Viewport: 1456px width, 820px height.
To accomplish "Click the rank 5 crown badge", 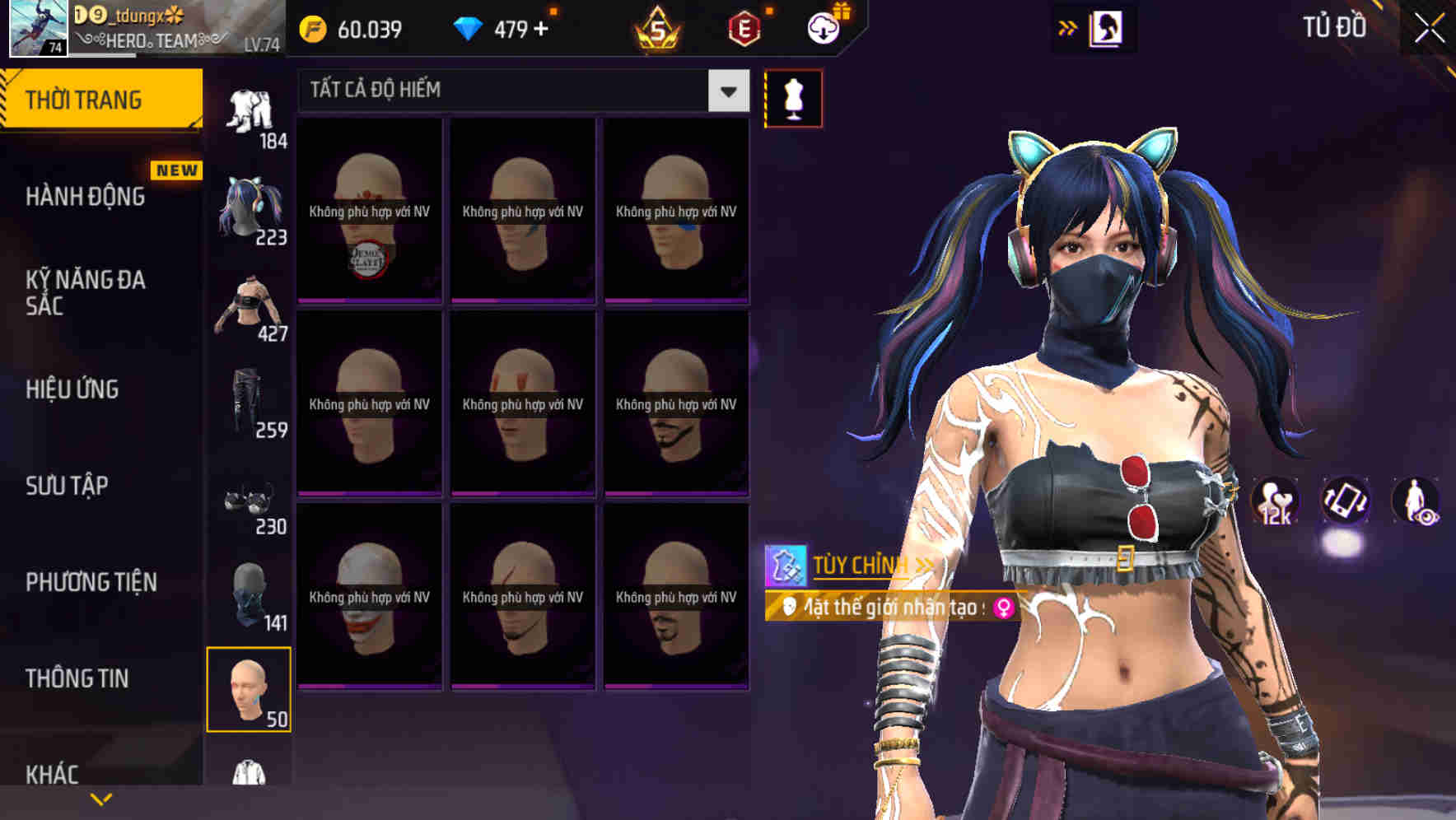I will point(658,30).
